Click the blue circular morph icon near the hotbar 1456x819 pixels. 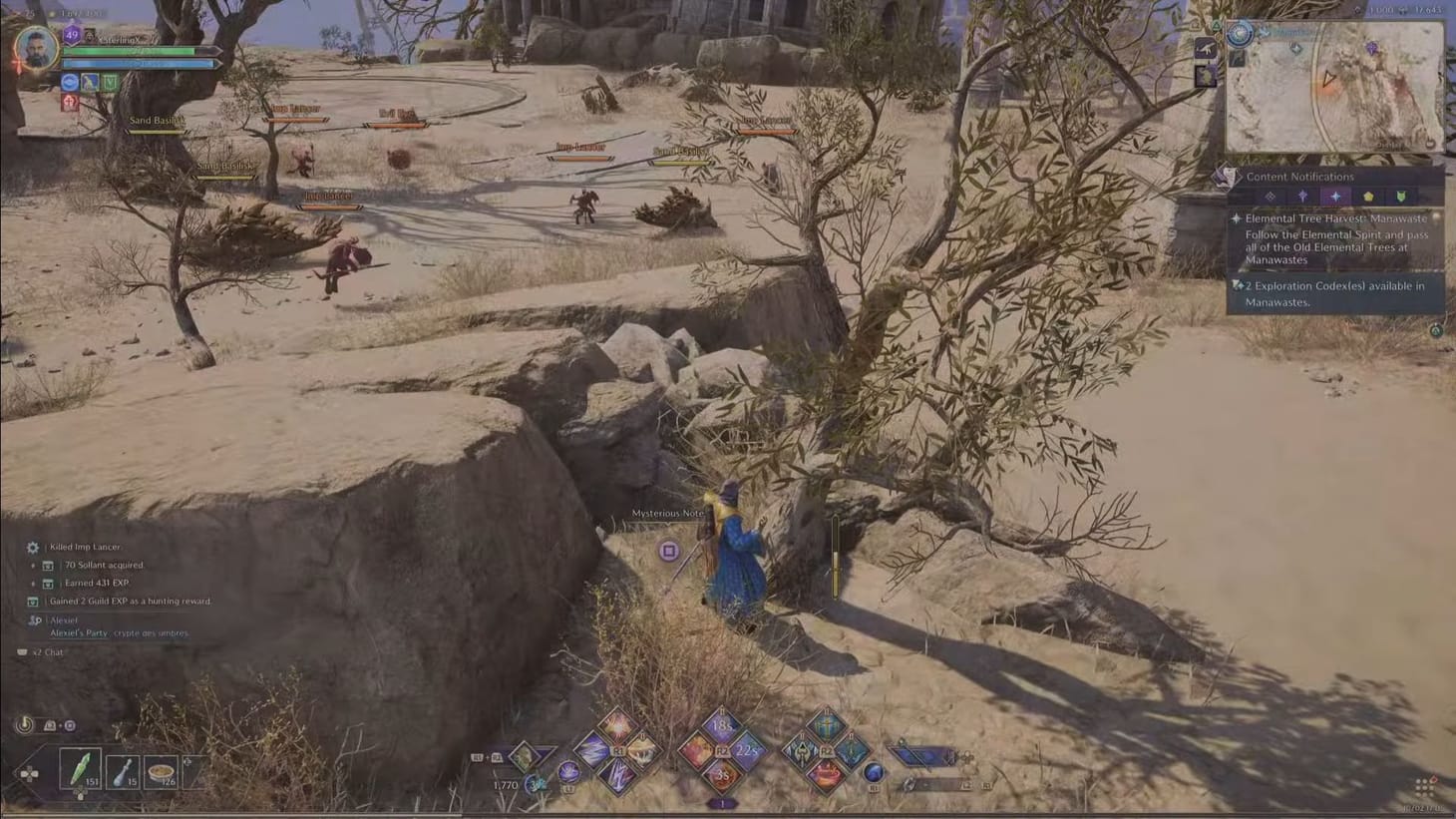[872, 774]
